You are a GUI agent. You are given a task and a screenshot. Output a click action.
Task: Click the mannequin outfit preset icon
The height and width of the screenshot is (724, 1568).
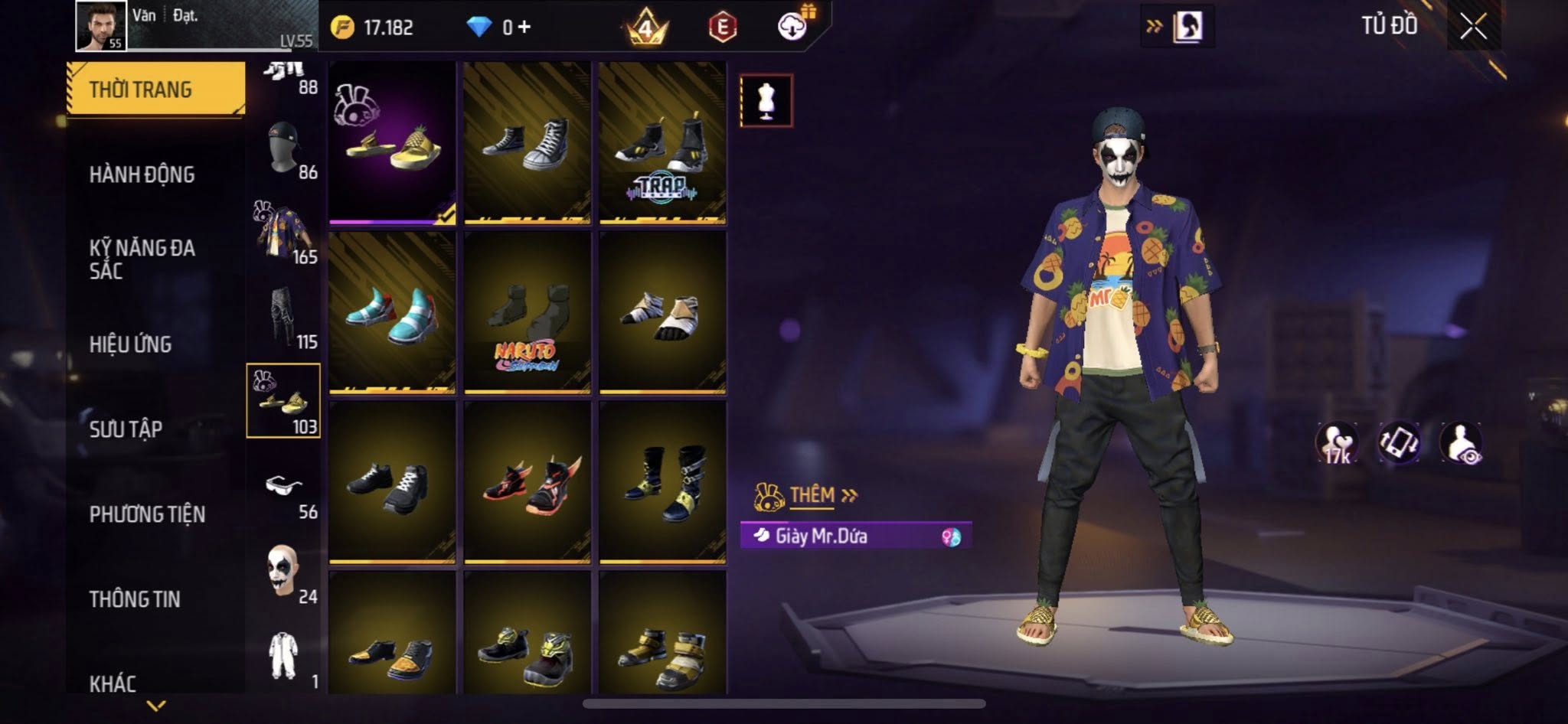pyautogui.click(x=766, y=100)
